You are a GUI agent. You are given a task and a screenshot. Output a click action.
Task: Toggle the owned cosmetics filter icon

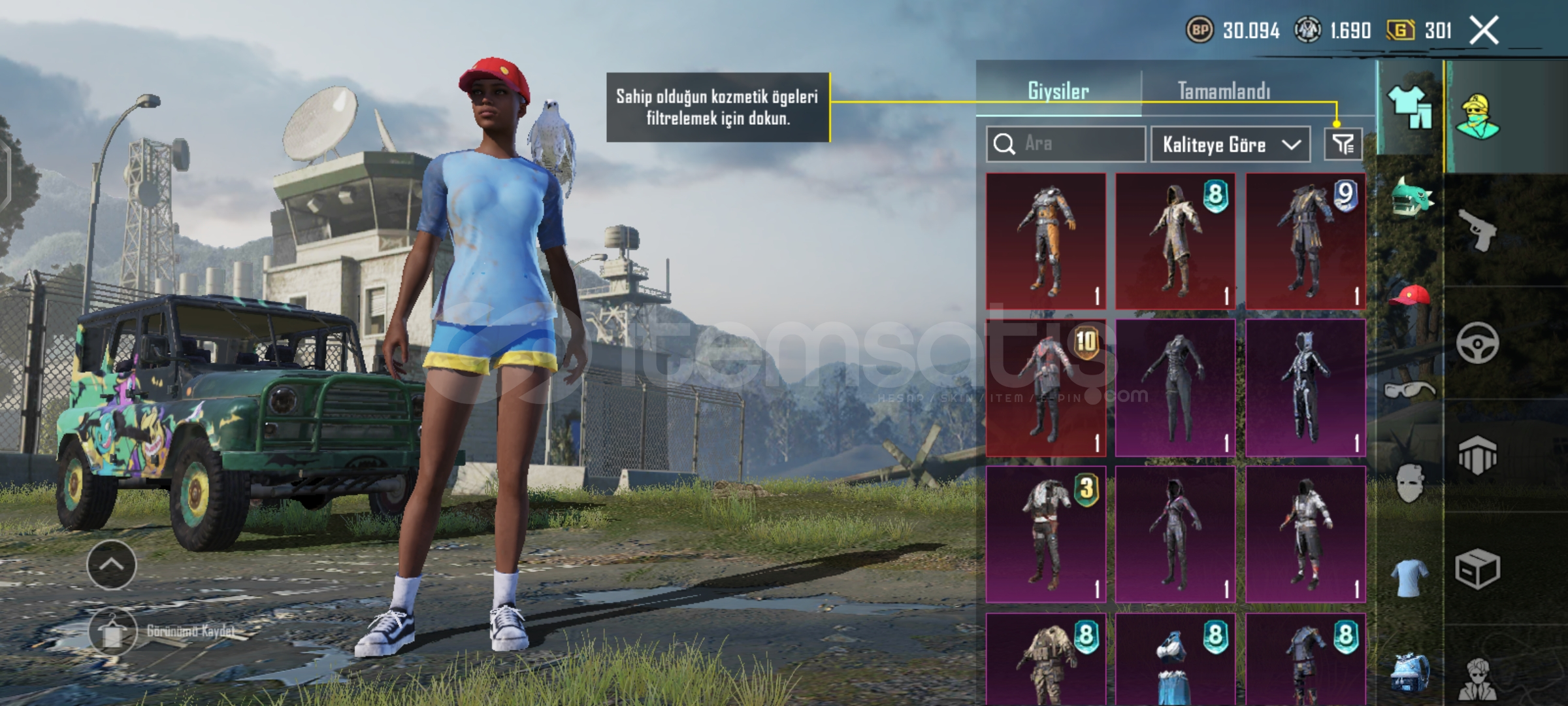(1343, 144)
